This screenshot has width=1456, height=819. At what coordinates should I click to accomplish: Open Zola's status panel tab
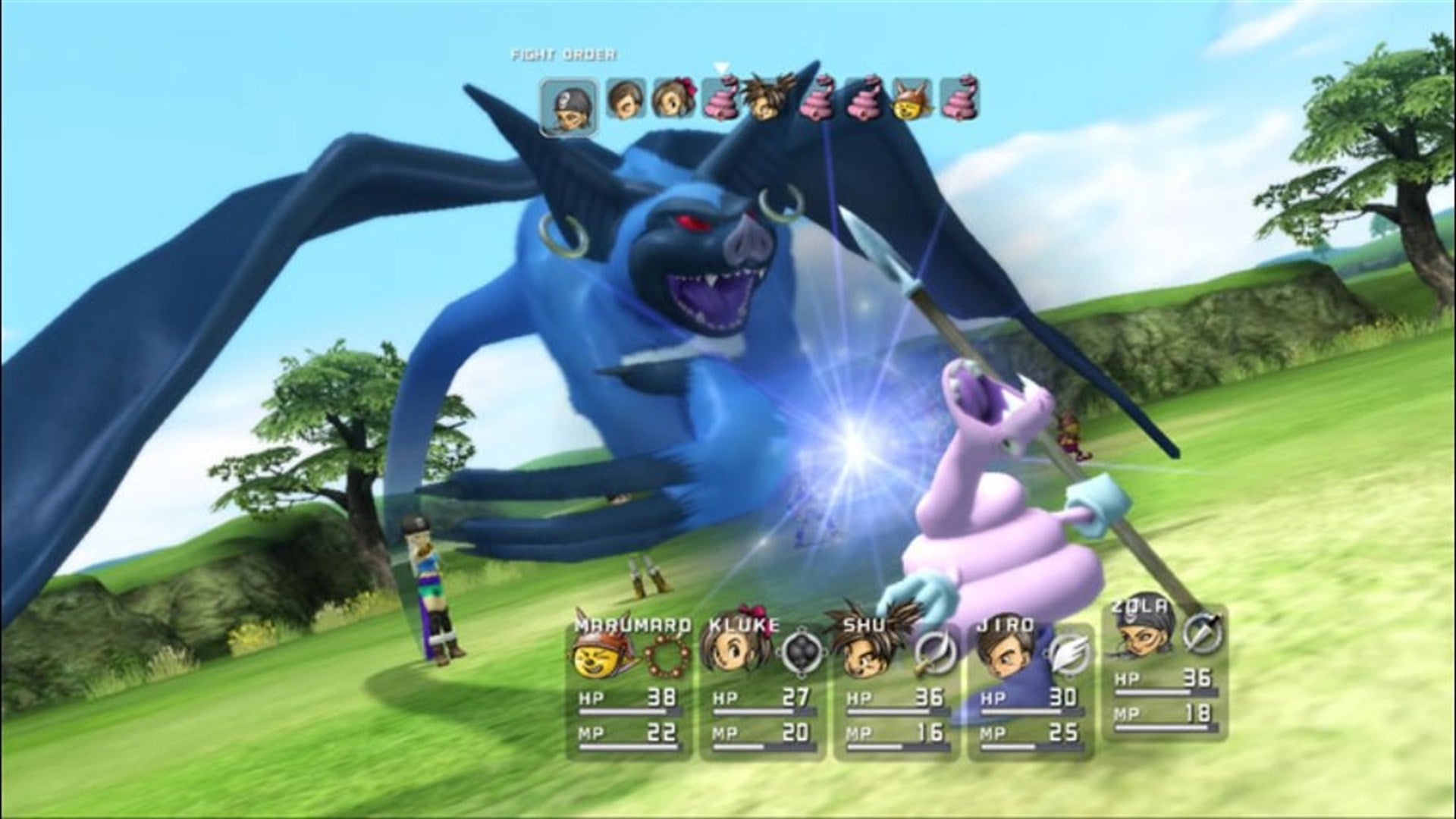(1139, 607)
